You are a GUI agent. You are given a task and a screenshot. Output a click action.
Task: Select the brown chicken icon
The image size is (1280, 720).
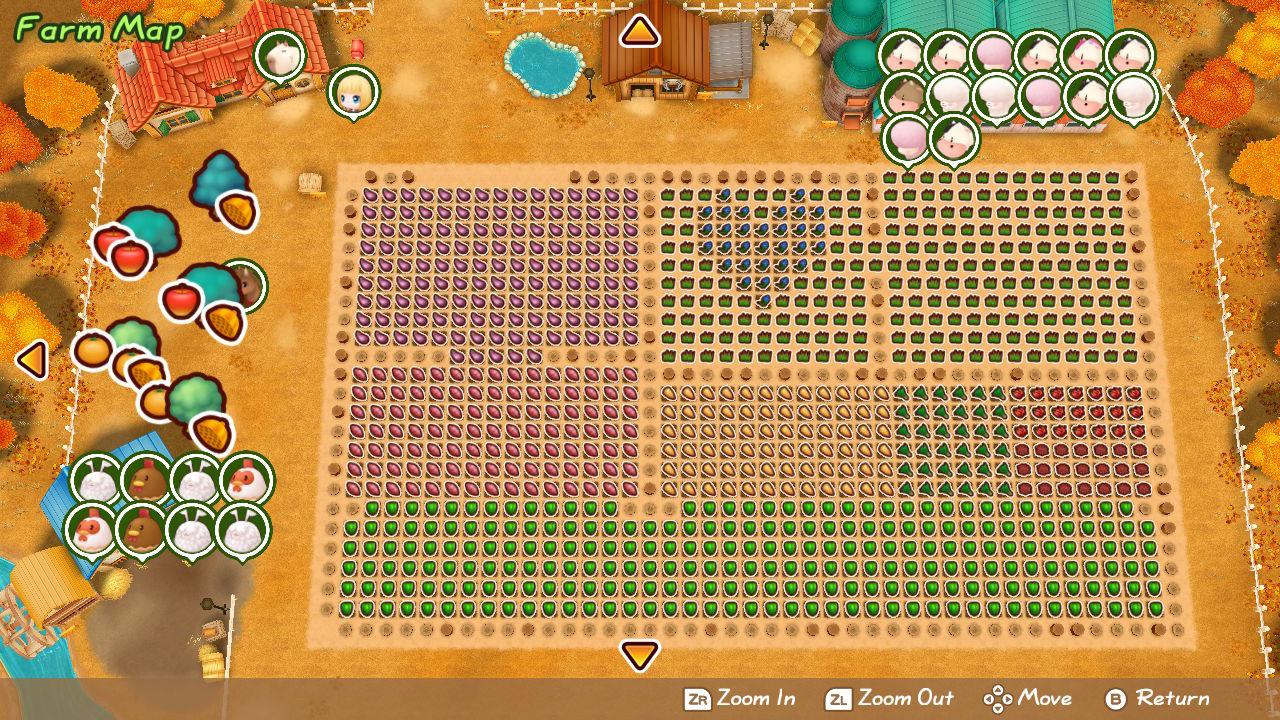click(x=145, y=478)
